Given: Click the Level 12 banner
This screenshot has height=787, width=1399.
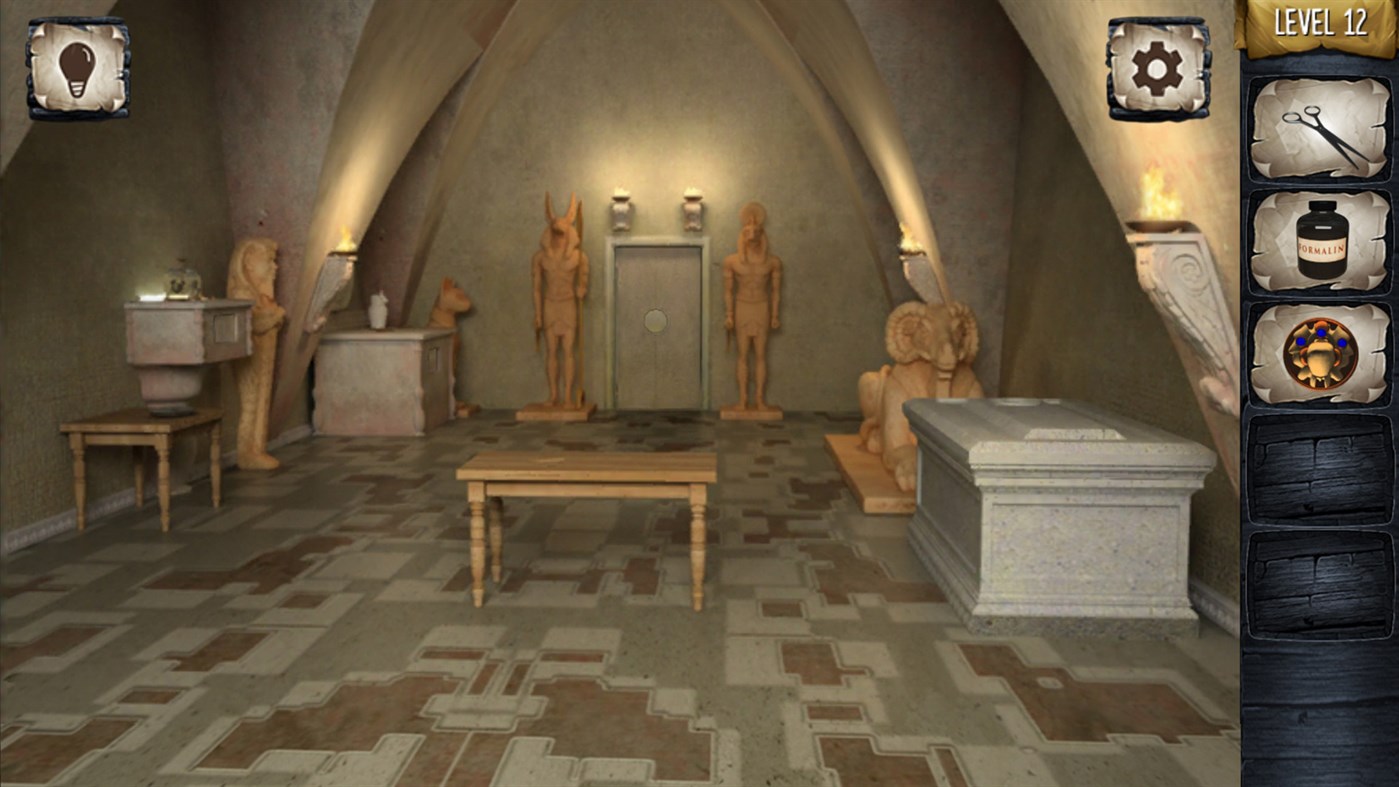Looking at the screenshot, I should pos(1318,22).
